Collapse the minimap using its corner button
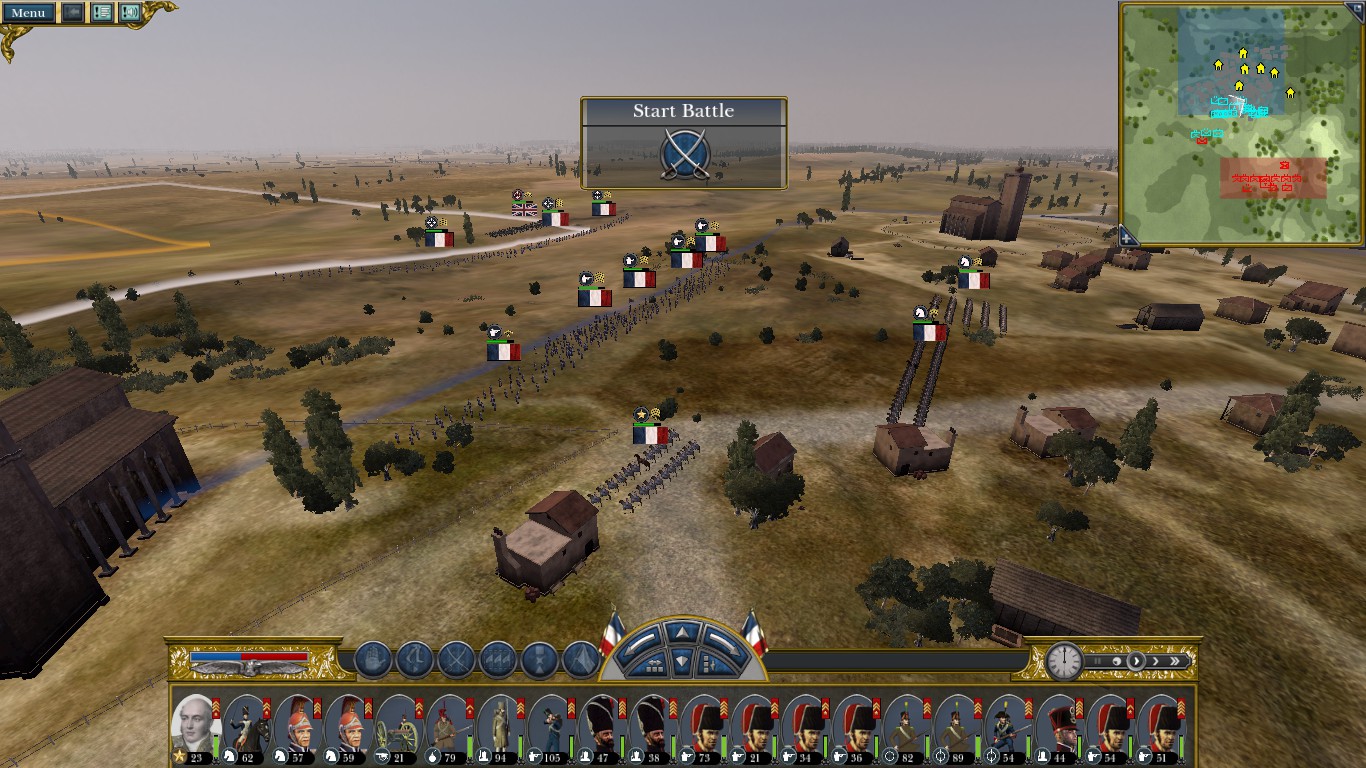The width and height of the screenshot is (1366, 768). [1358, 9]
